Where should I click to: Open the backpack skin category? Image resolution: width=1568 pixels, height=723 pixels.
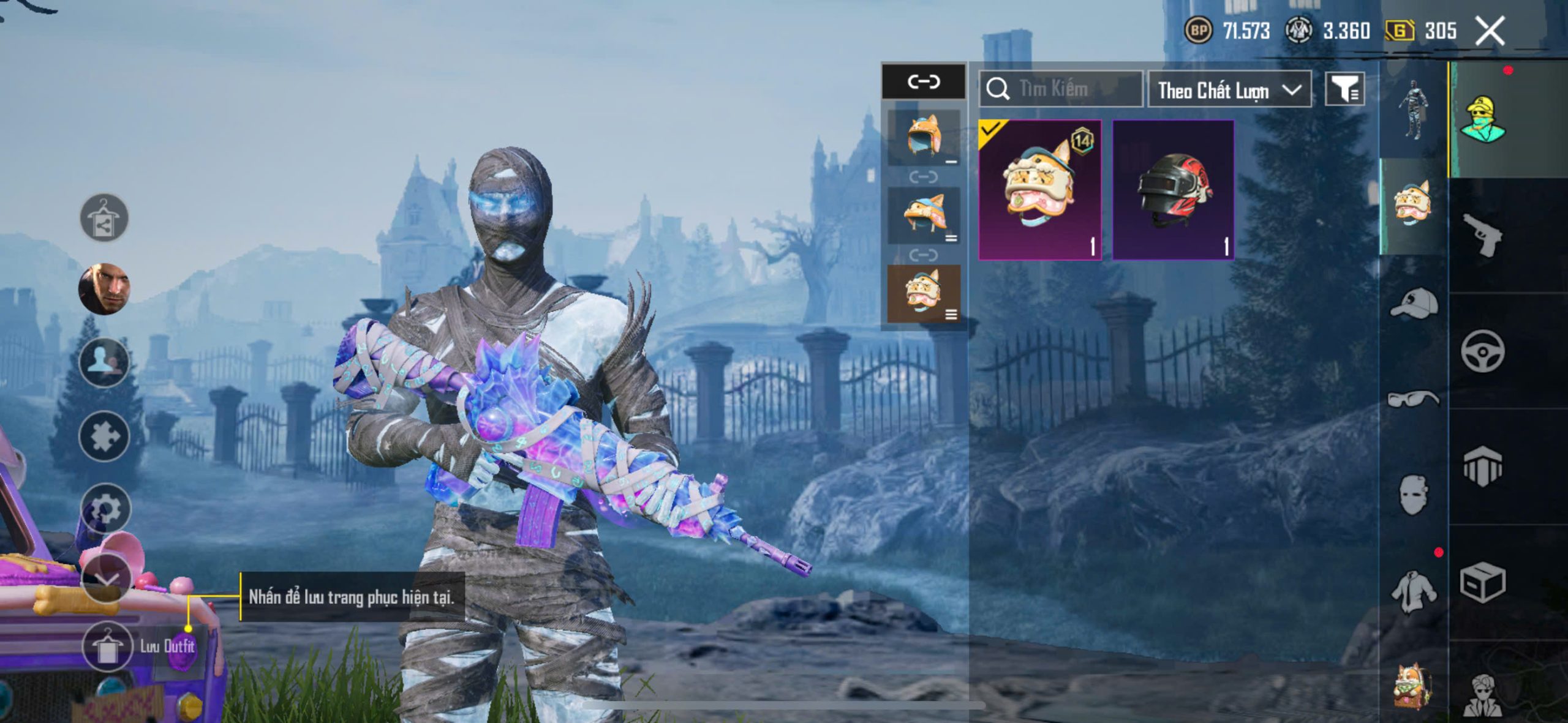1412,686
